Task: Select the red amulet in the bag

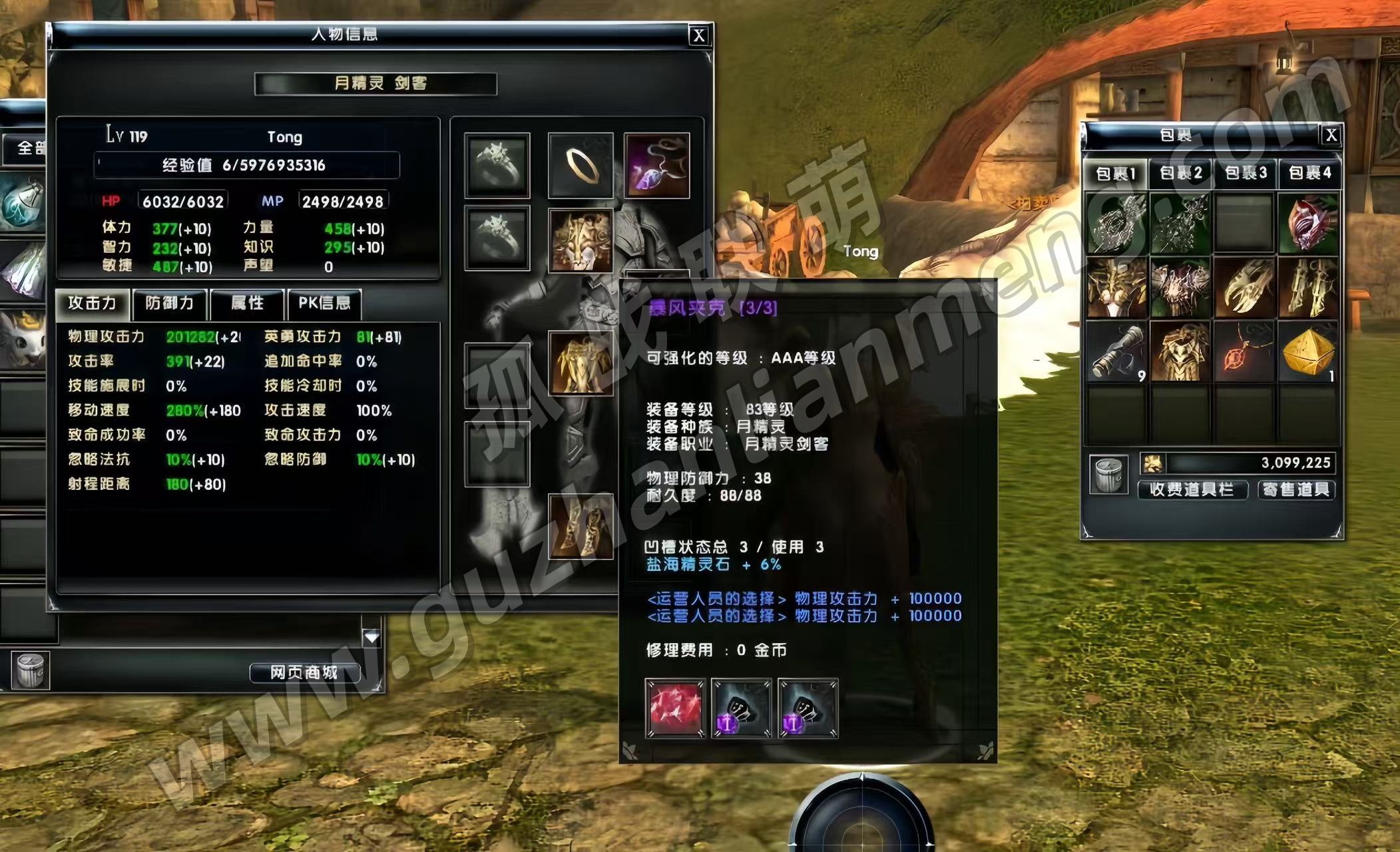Action: point(1244,352)
